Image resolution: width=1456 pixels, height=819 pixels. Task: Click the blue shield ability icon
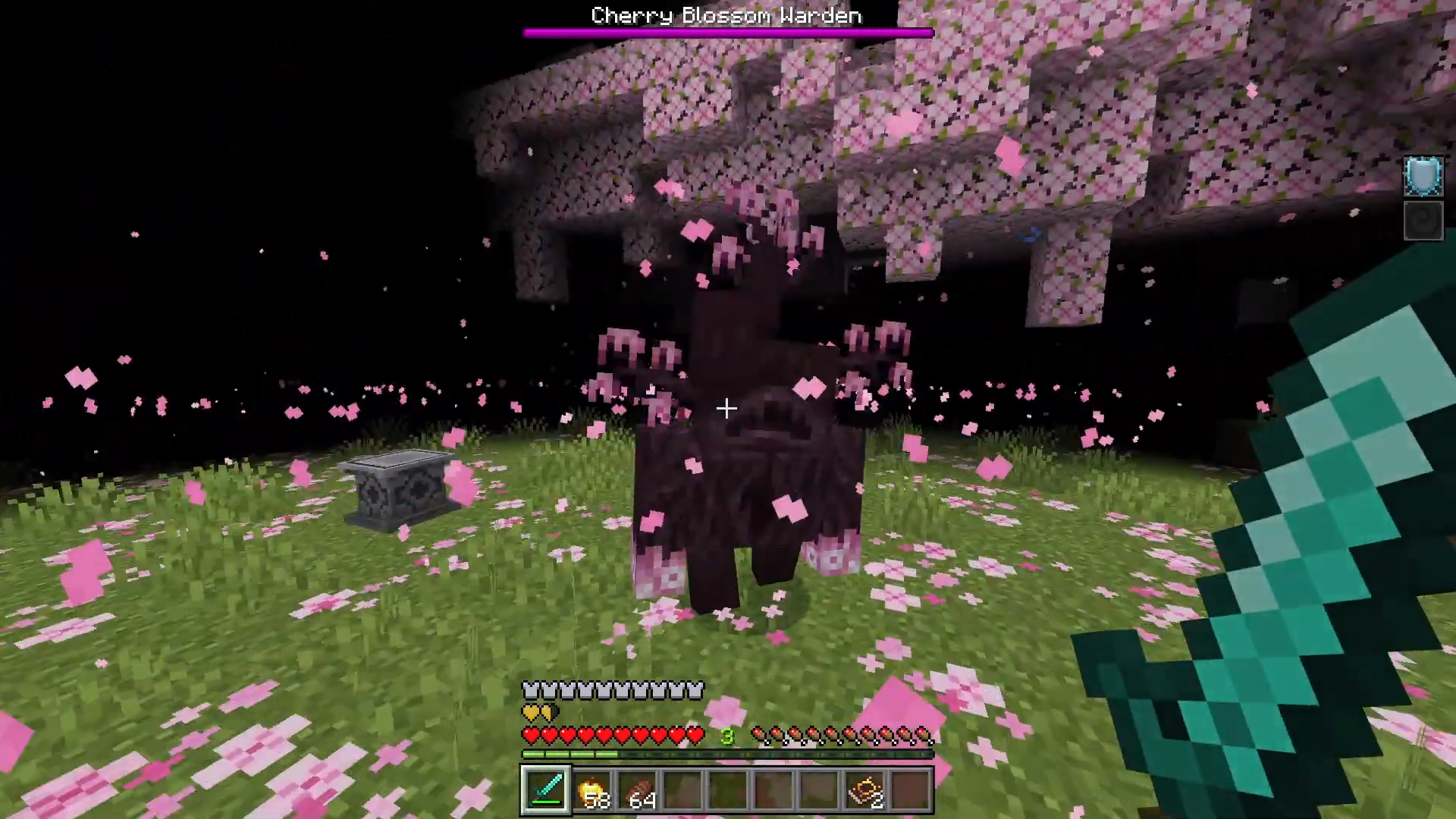(1423, 176)
